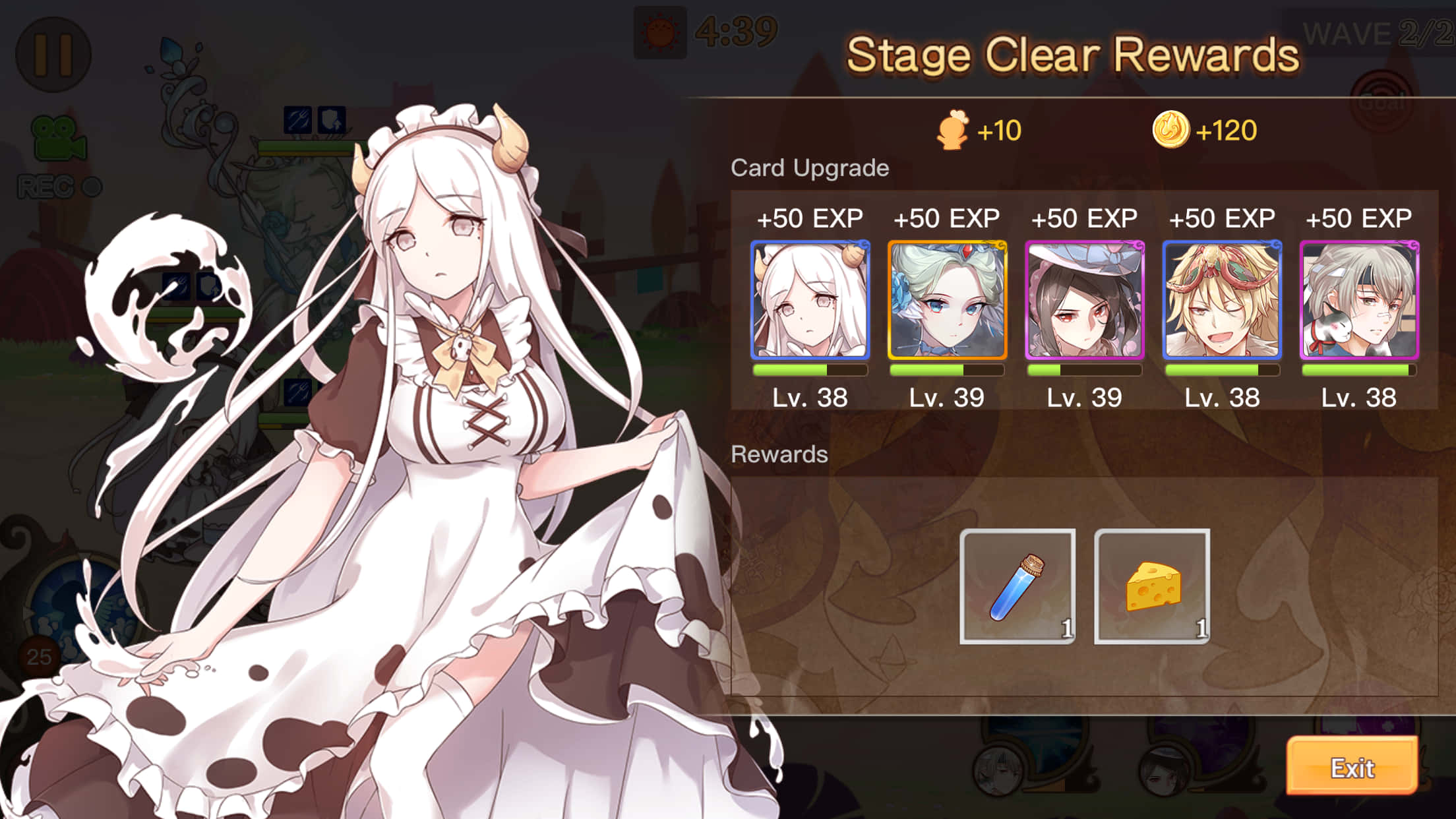Select the blue potion vial reward
The width and height of the screenshot is (1456, 819).
1017,586
